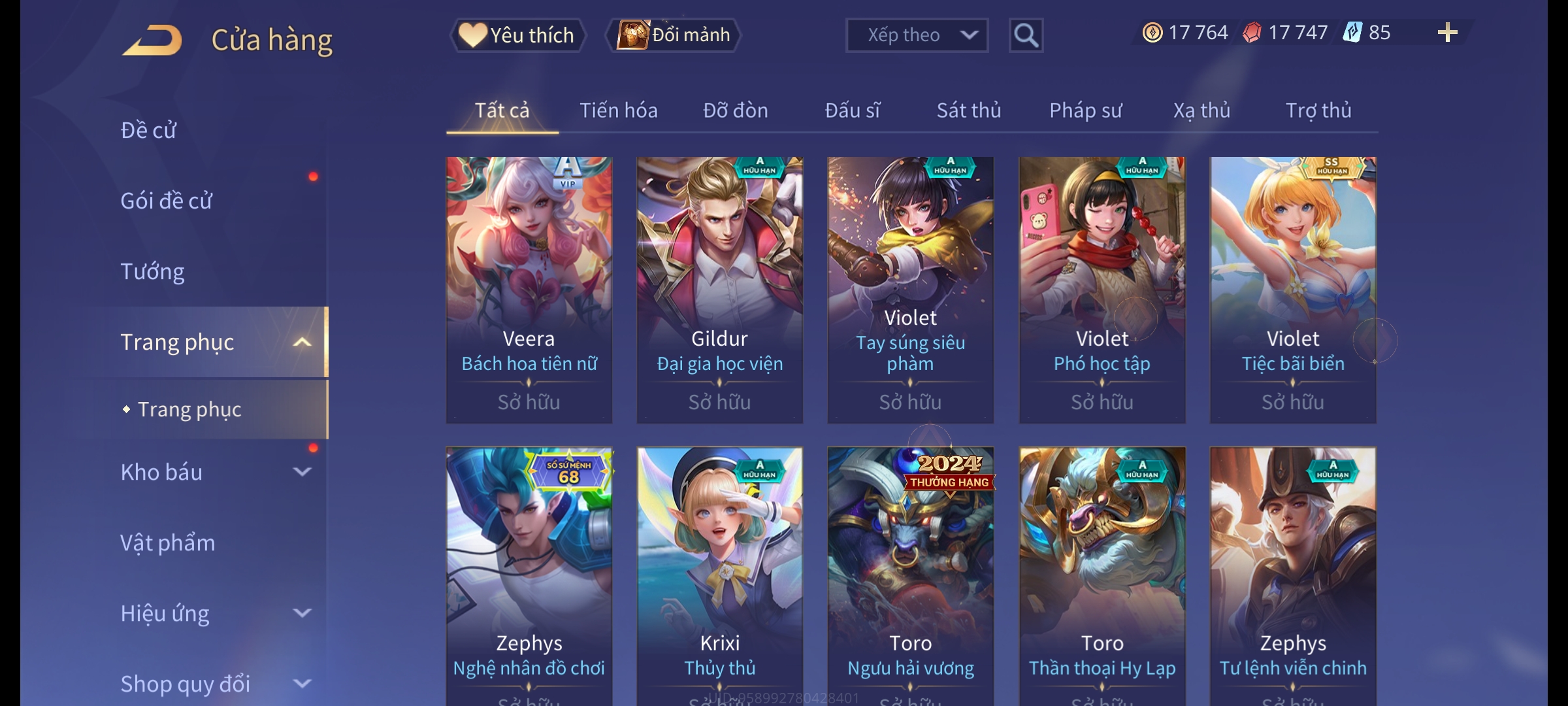Switch to the Đỡ đòn tab
The width and height of the screenshot is (1568, 706).
click(735, 110)
